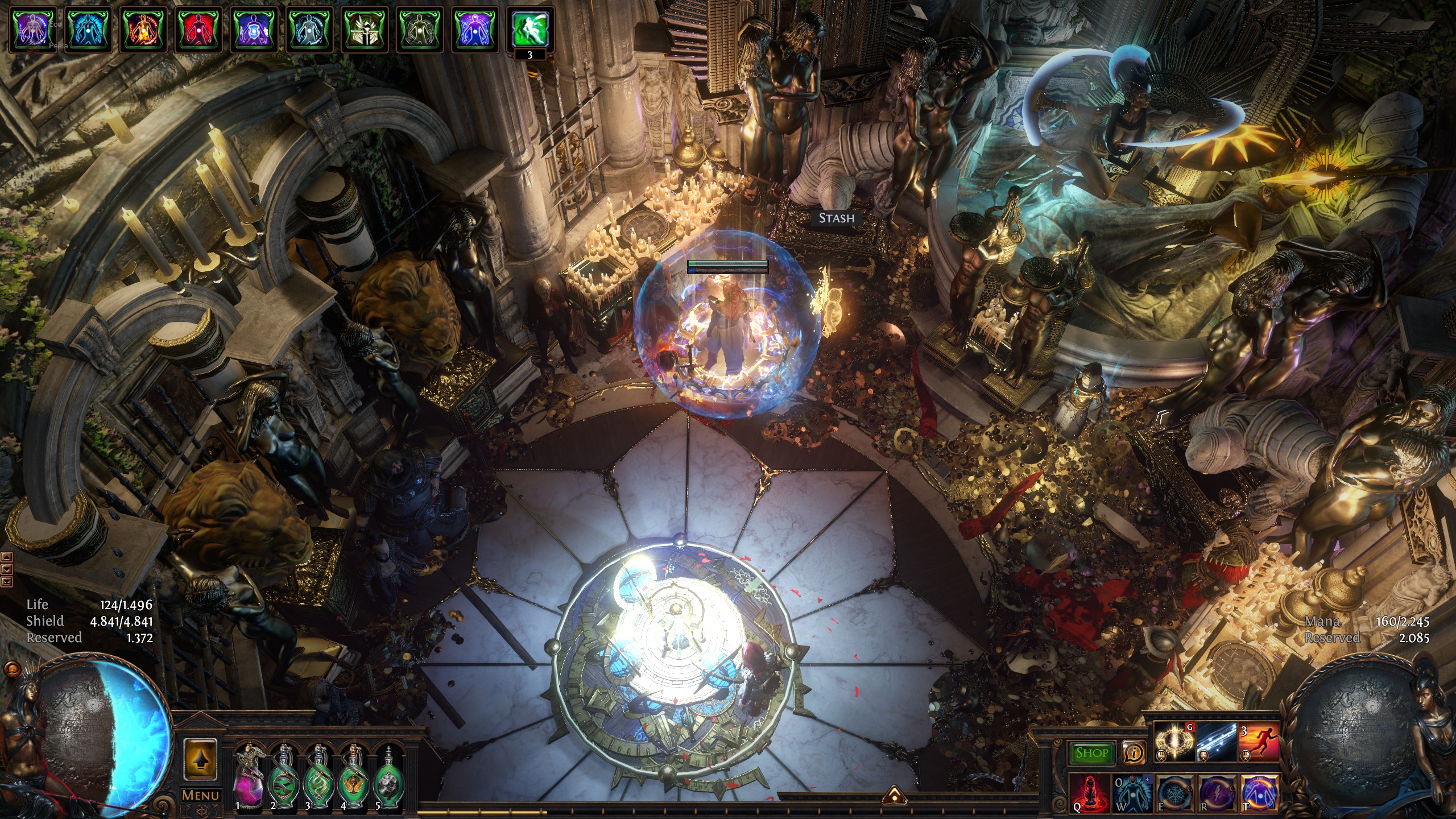Activate the blue-violet rune orb skill on T
This screenshot has height=819, width=1456.
1259,792
